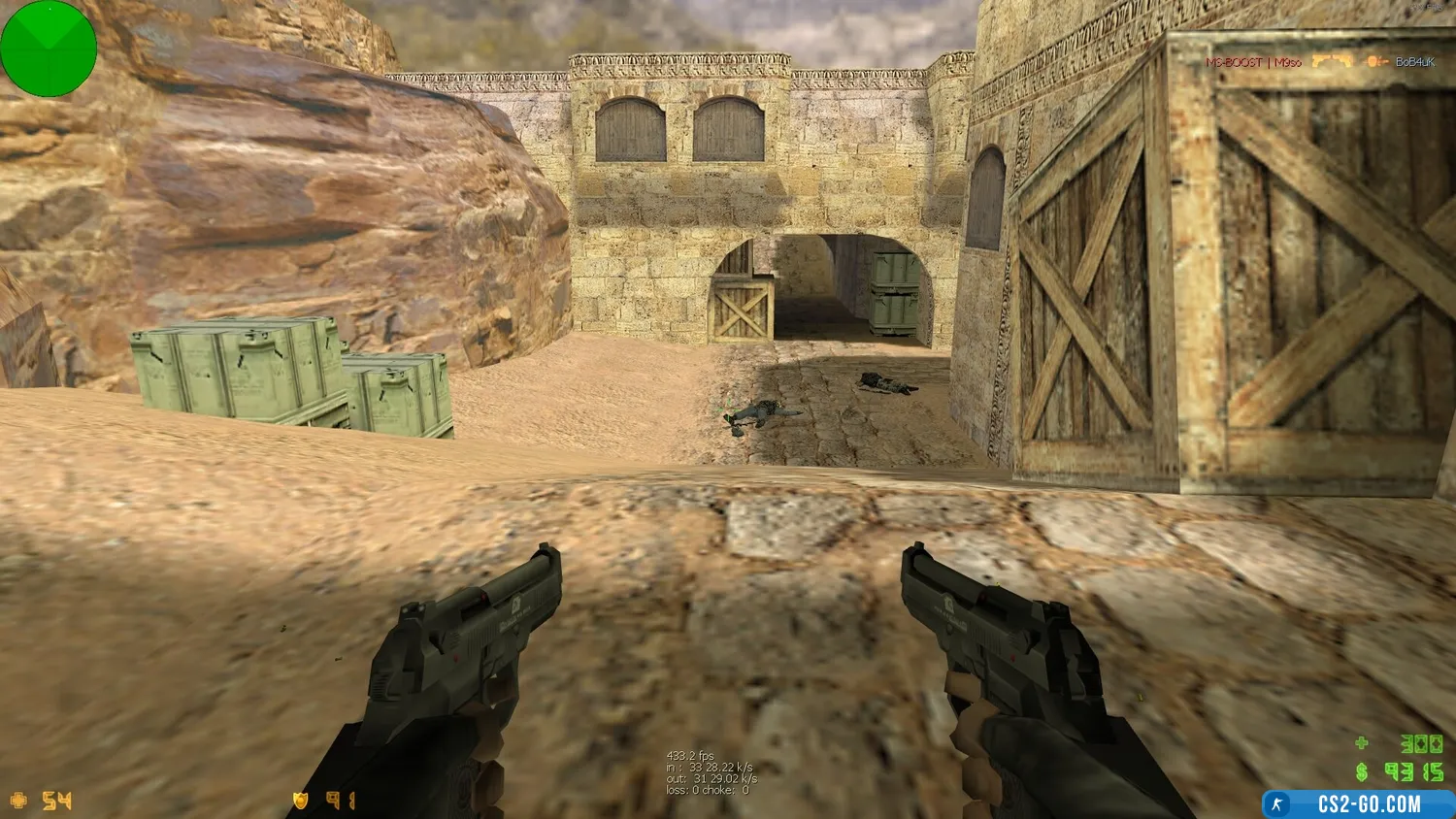
Task: Click the green circular radar
Action: (x=49, y=49)
